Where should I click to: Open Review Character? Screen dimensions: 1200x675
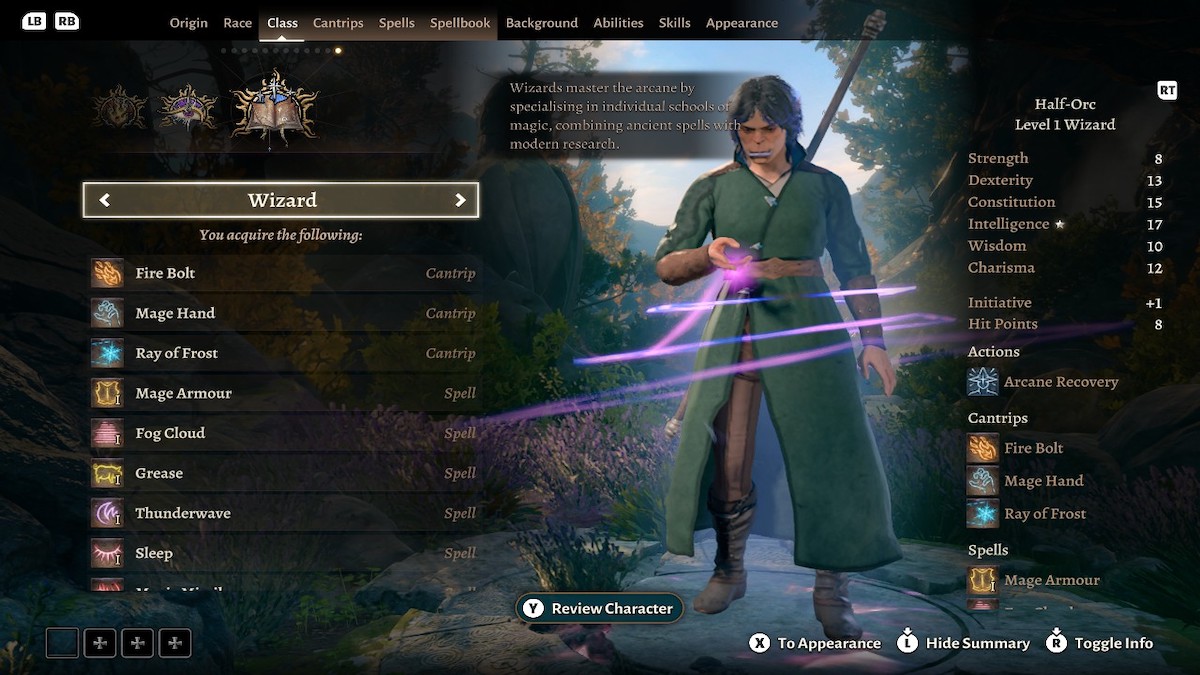click(x=600, y=608)
